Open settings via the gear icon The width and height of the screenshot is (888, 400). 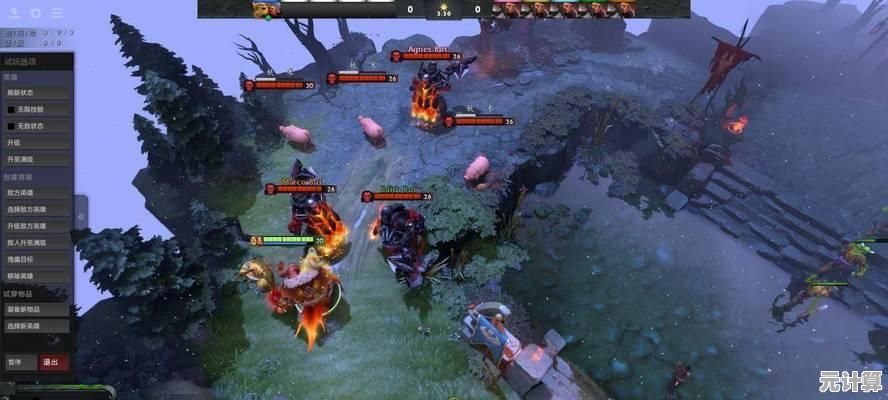(35, 14)
